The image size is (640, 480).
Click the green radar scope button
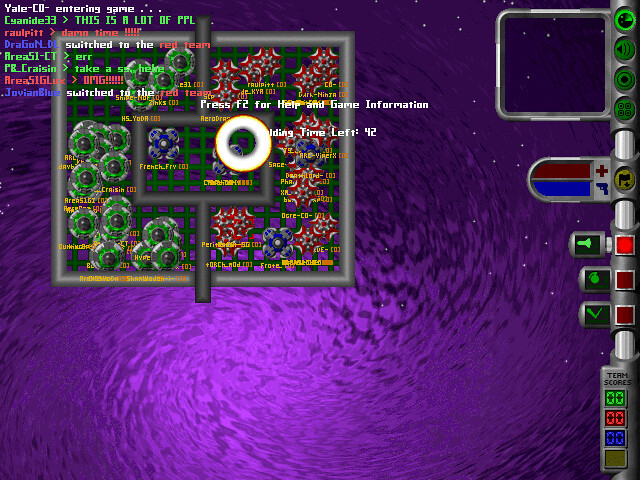click(625, 20)
